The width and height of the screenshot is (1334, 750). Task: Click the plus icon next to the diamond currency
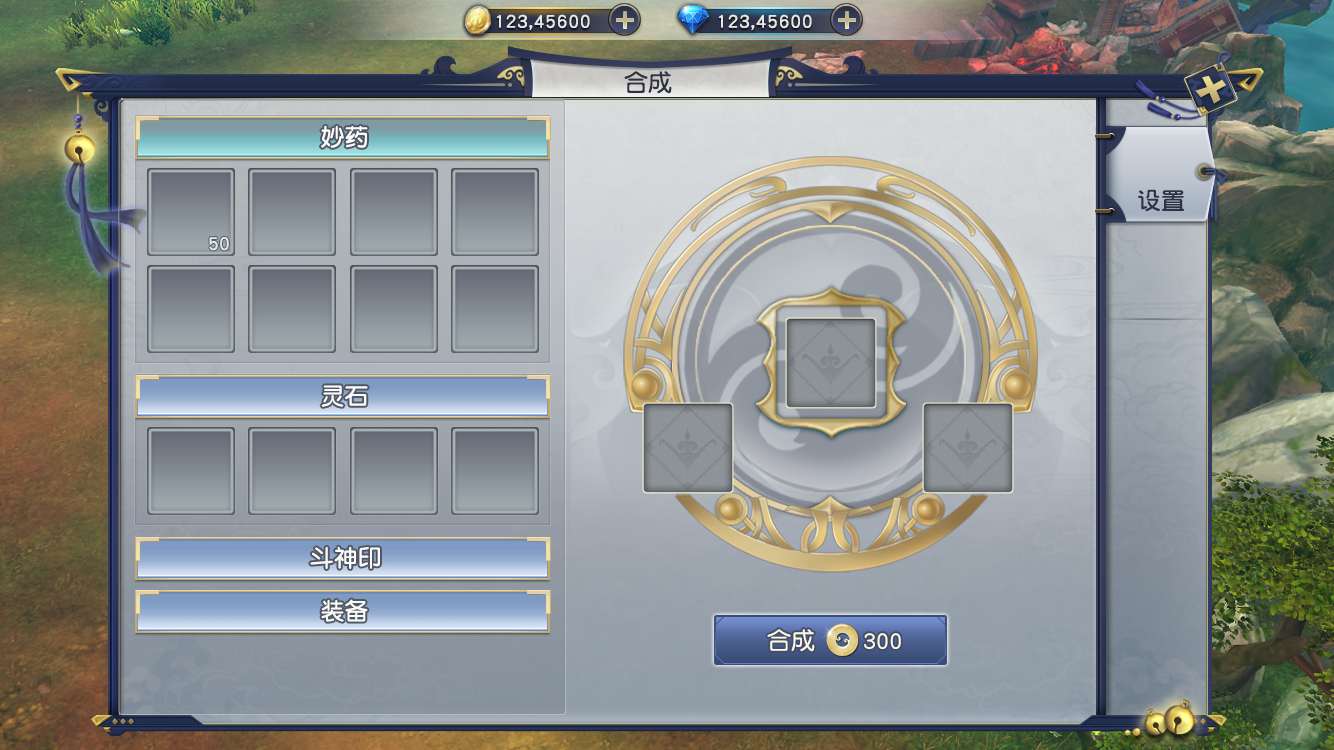coord(845,20)
